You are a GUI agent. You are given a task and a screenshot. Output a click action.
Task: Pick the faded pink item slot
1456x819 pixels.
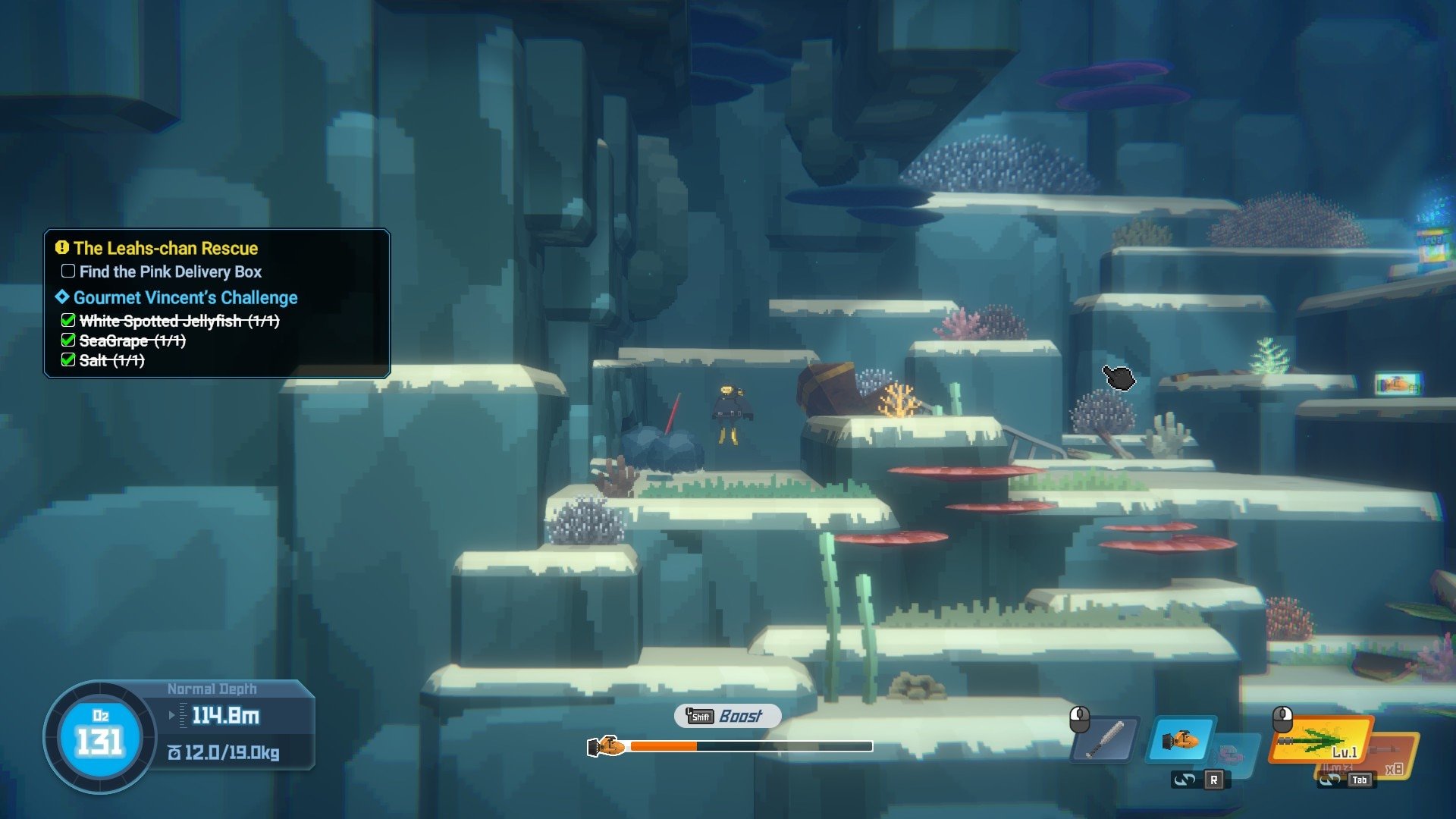[1233, 755]
